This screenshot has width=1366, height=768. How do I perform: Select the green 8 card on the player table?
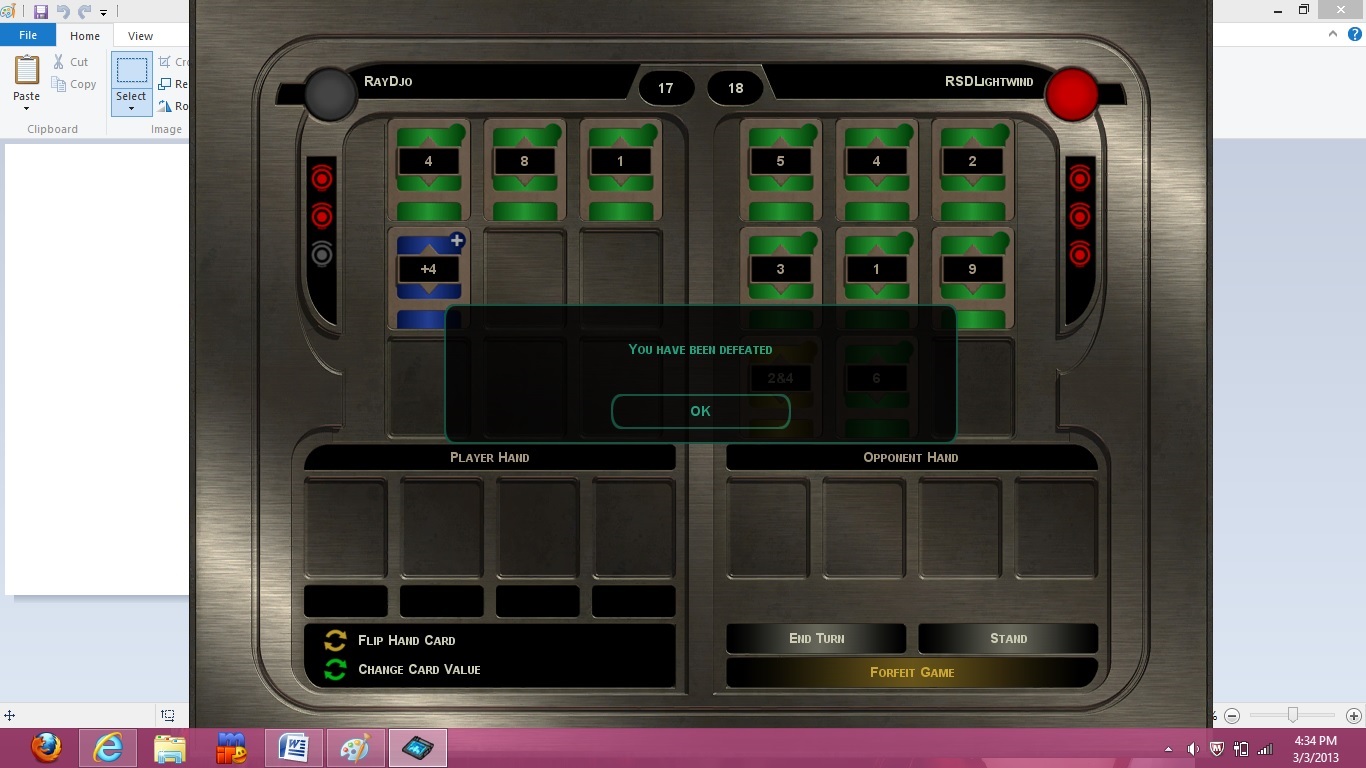[524, 168]
